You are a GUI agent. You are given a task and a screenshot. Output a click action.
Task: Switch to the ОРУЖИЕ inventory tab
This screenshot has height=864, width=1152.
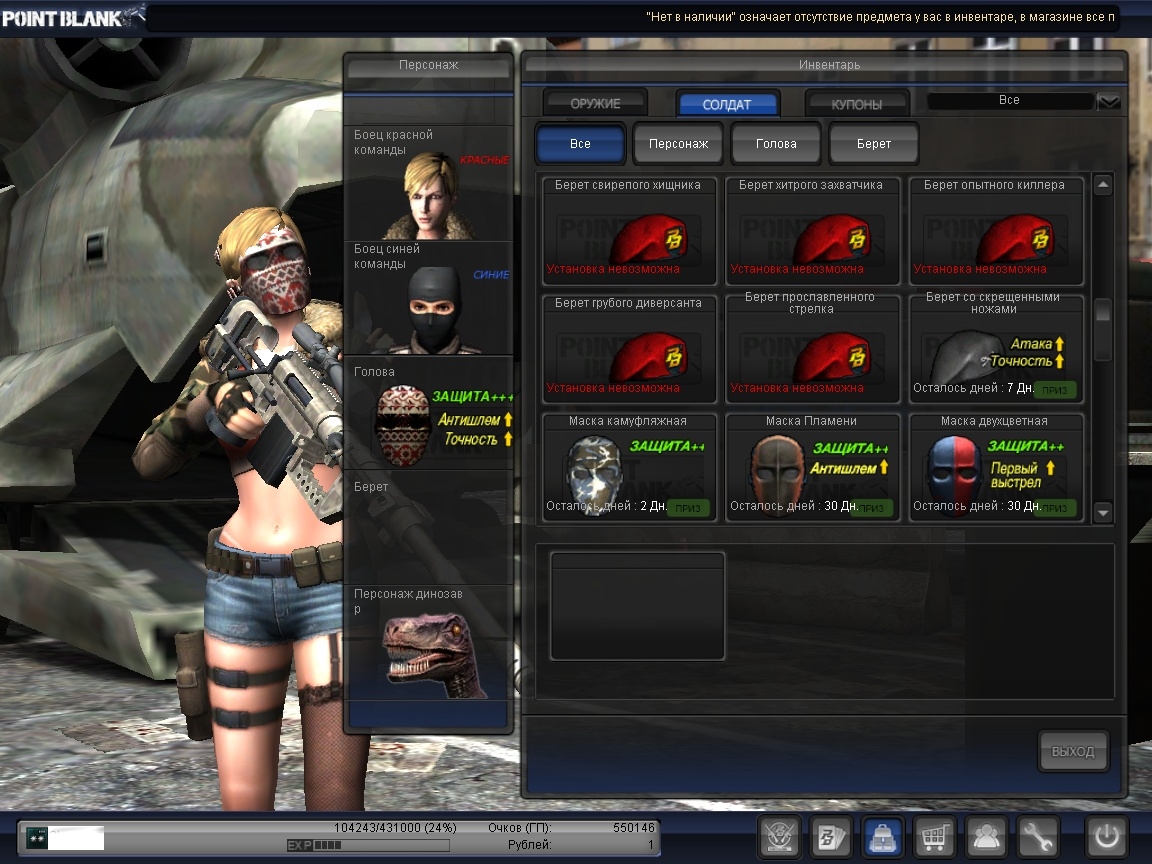click(x=595, y=103)
